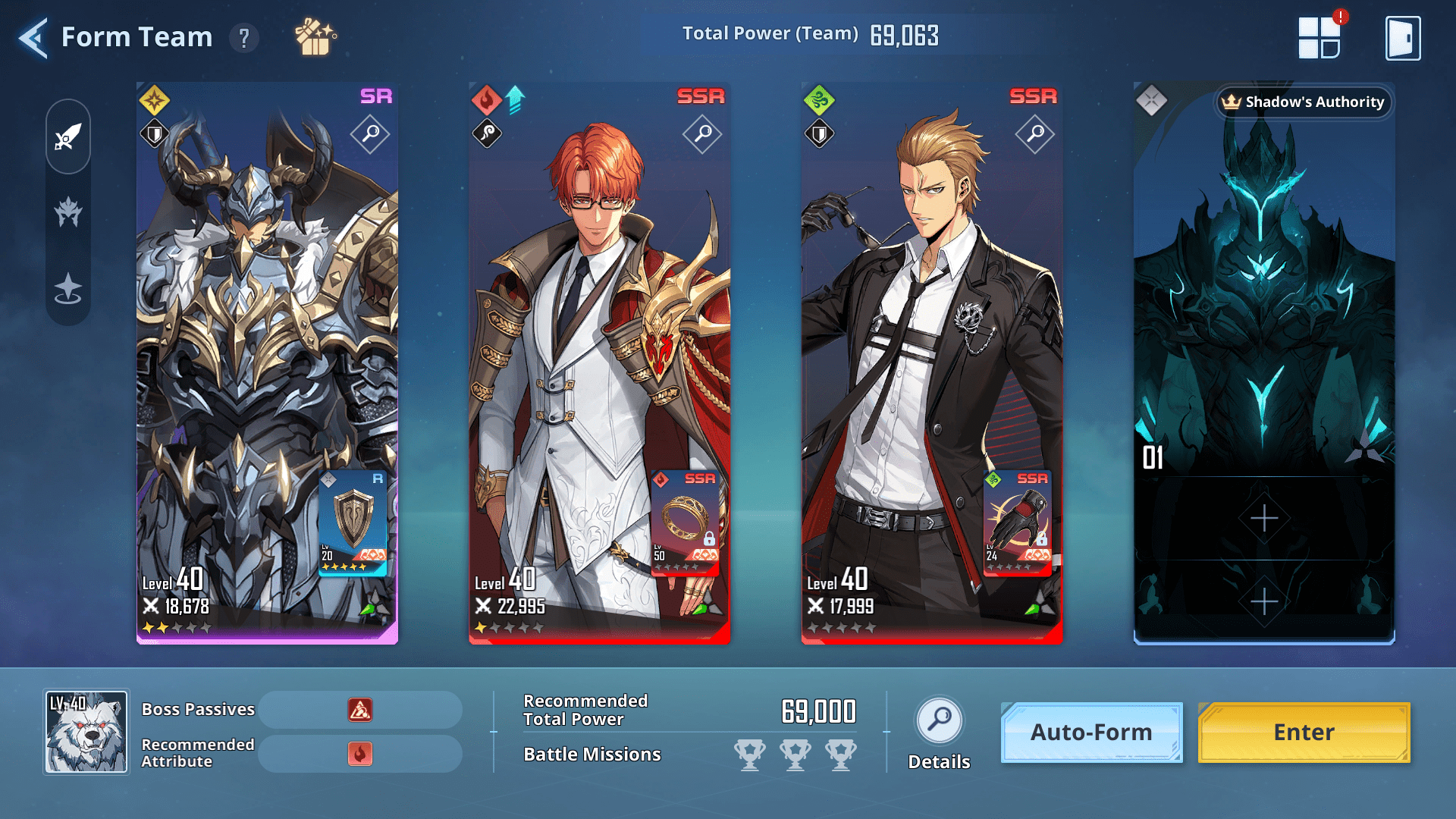Image resolution: width=1456 pixels, height=819 pixels.
Task: Open the R shield weapon card
Action: (353, 522)
